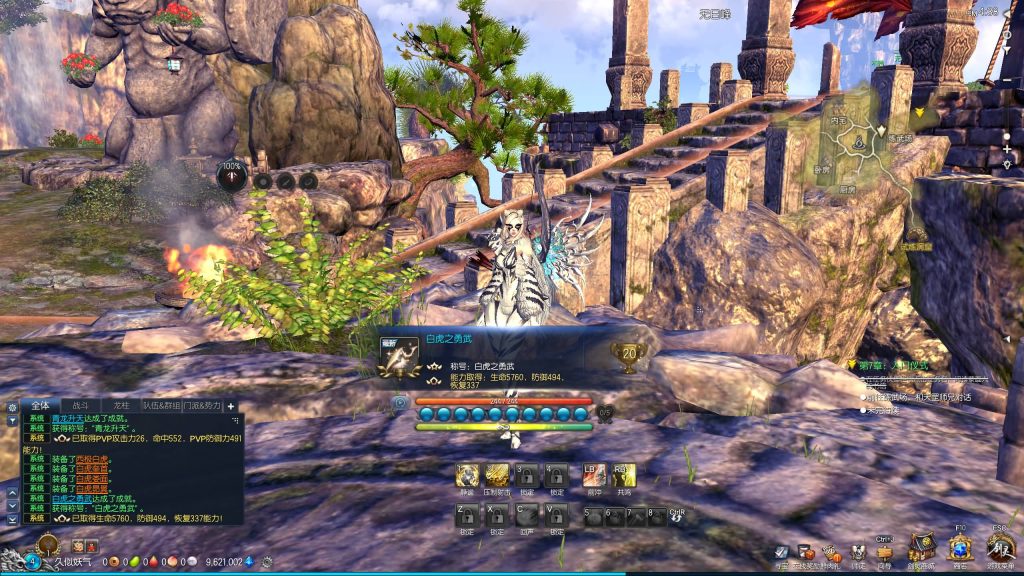Open chat settings gear icon
Viewport: 1024px width, 576px height.
12,407
